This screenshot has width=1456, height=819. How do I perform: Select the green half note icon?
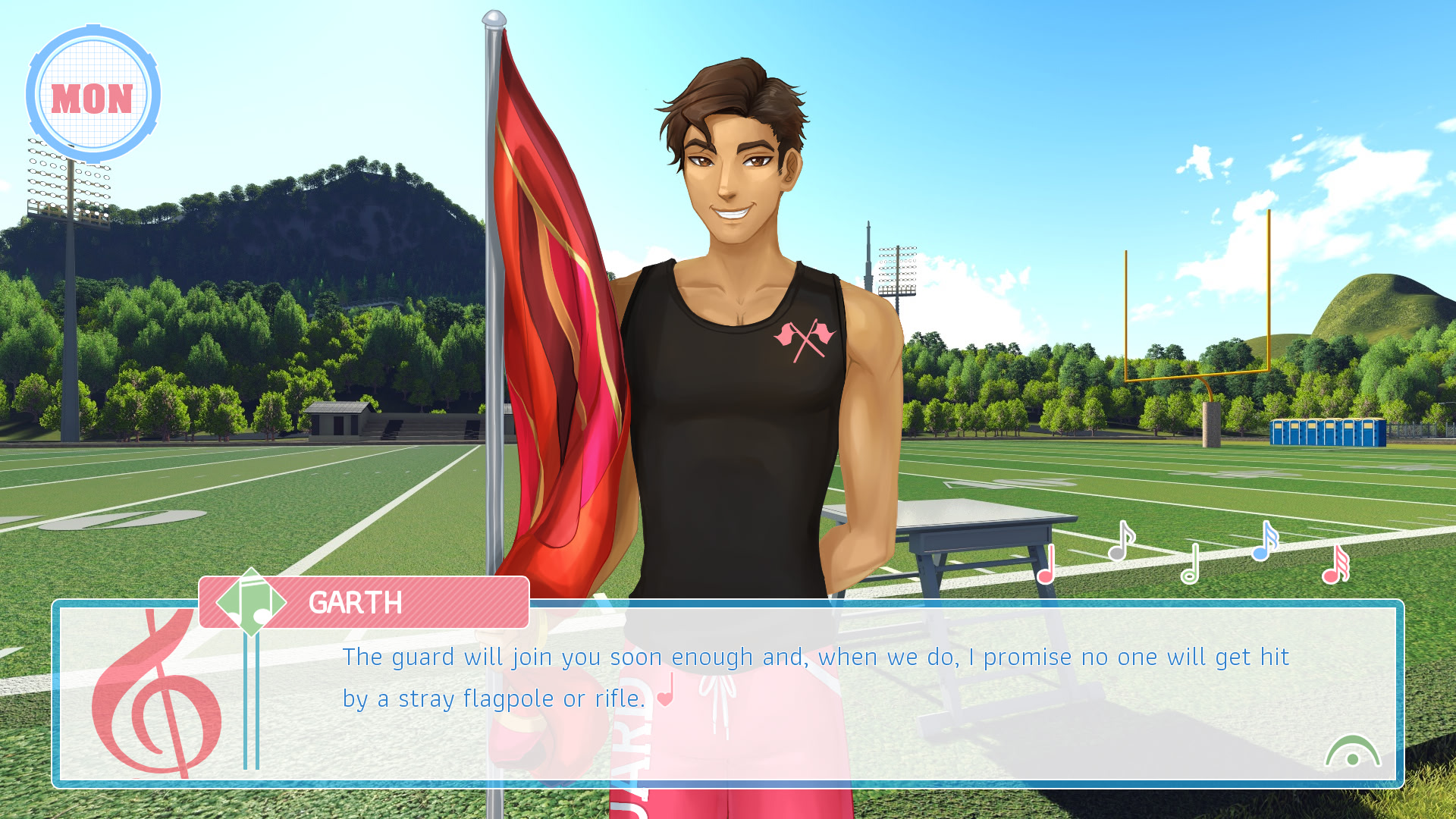pyautogui.click(x=1191, y=565)
